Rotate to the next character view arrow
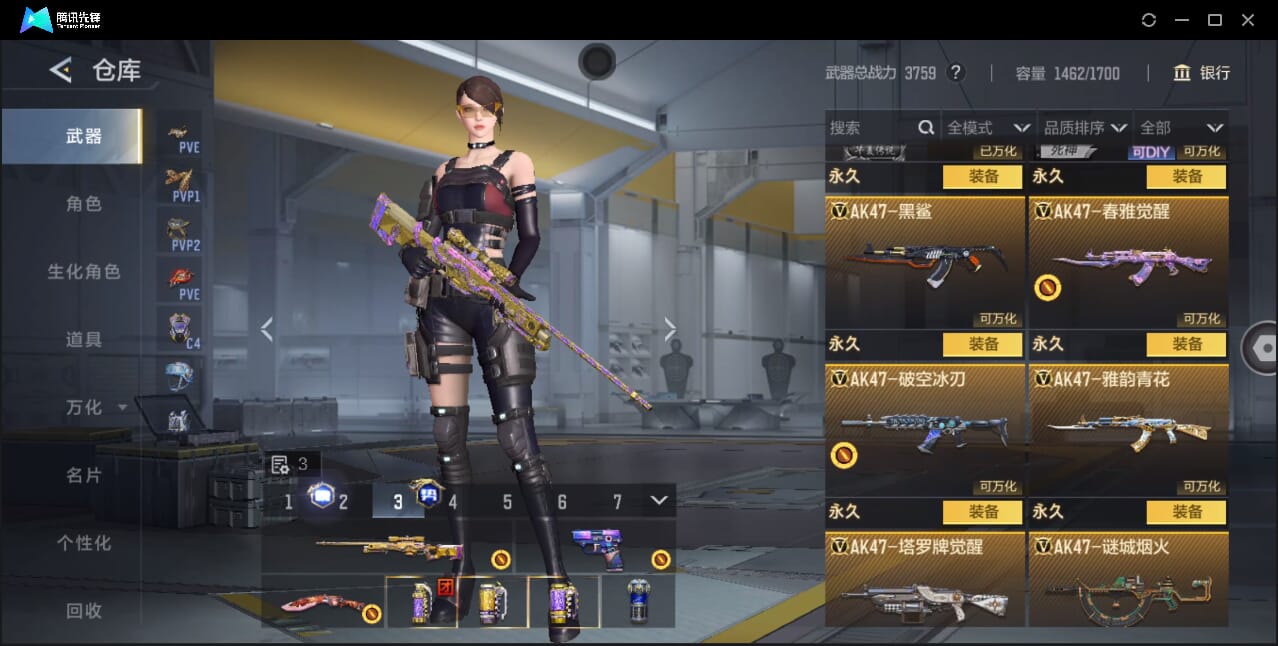The width and height of the screenshot is (1278, 646). click(x=670, y=329)
